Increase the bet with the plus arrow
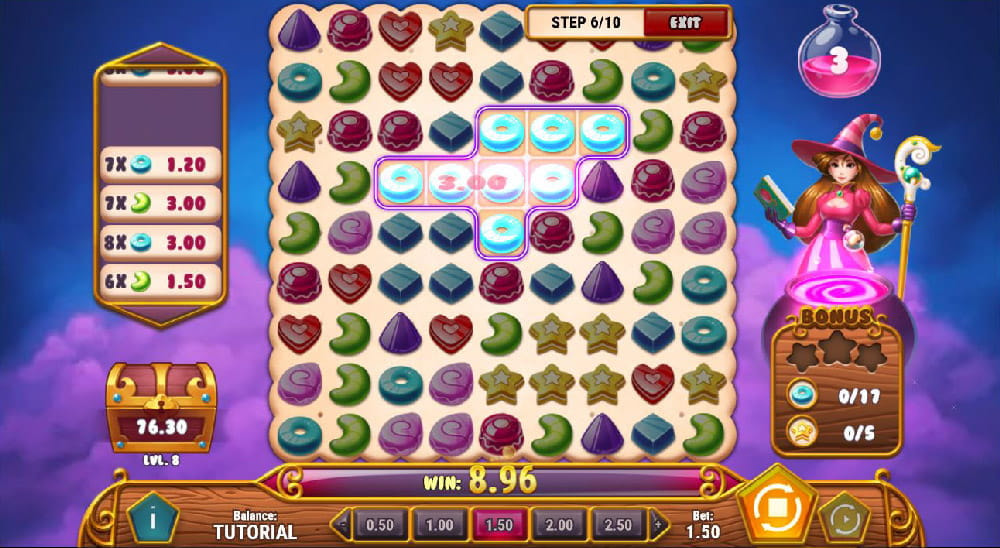This screenshot has width=1000, height=548. point(657,525)
